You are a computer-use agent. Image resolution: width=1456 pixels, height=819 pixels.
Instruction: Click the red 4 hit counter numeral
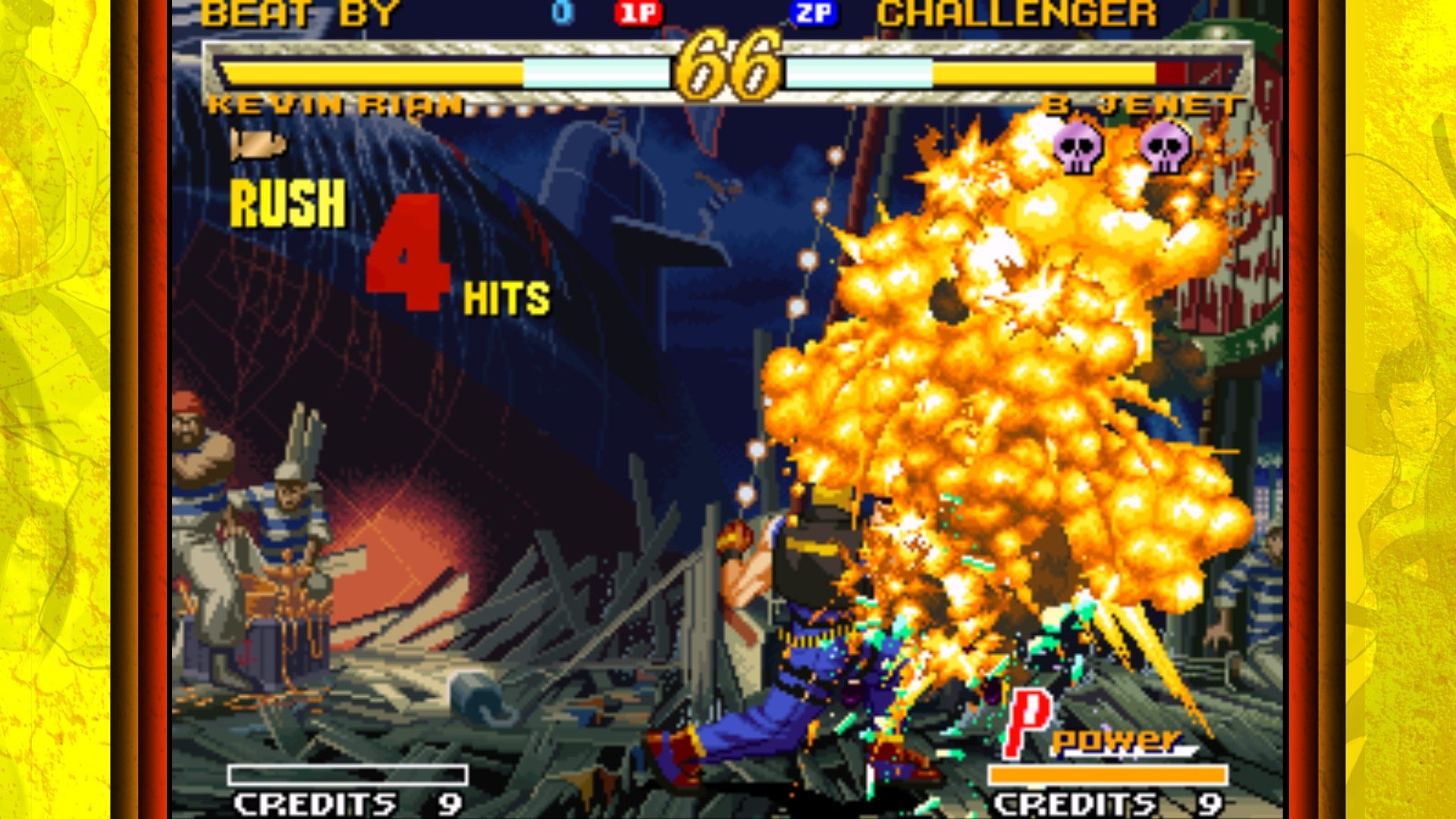coord(406,250)
